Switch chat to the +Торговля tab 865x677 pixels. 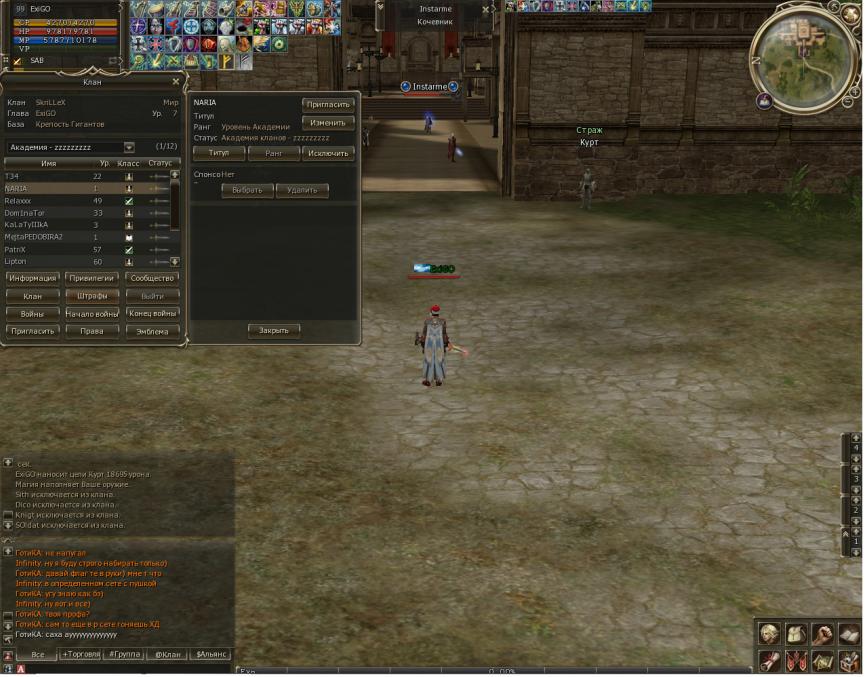81,654
